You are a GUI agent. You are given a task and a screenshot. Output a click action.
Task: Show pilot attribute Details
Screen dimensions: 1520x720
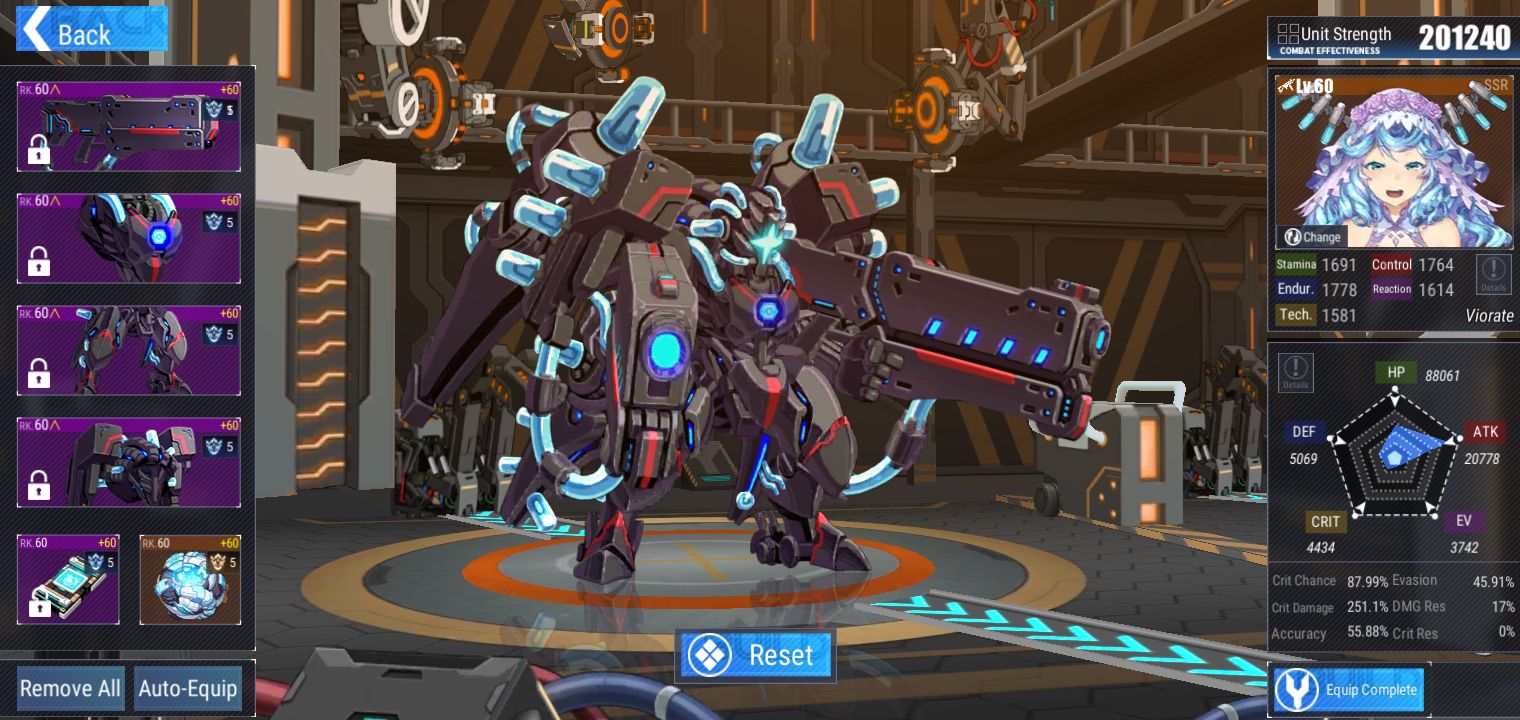(1494, 273)
